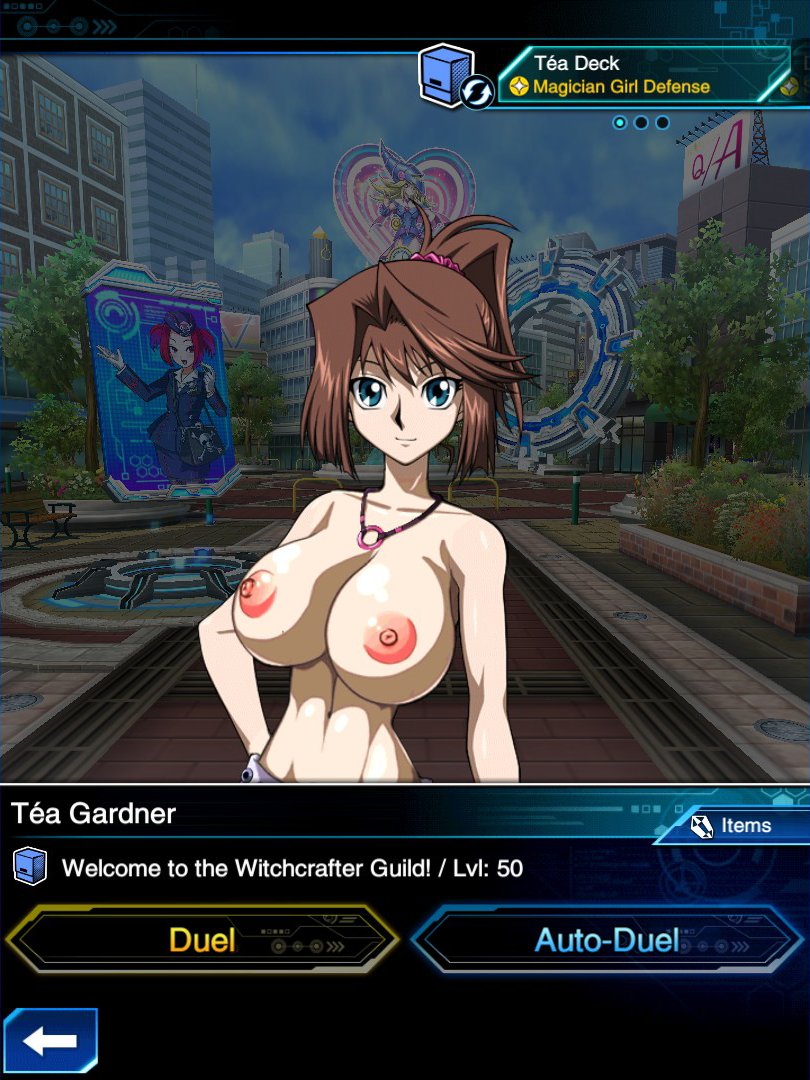This screenshot has height=1080, width=810.
Task: Start the match with the Duel button
Action: click(202, 940)
